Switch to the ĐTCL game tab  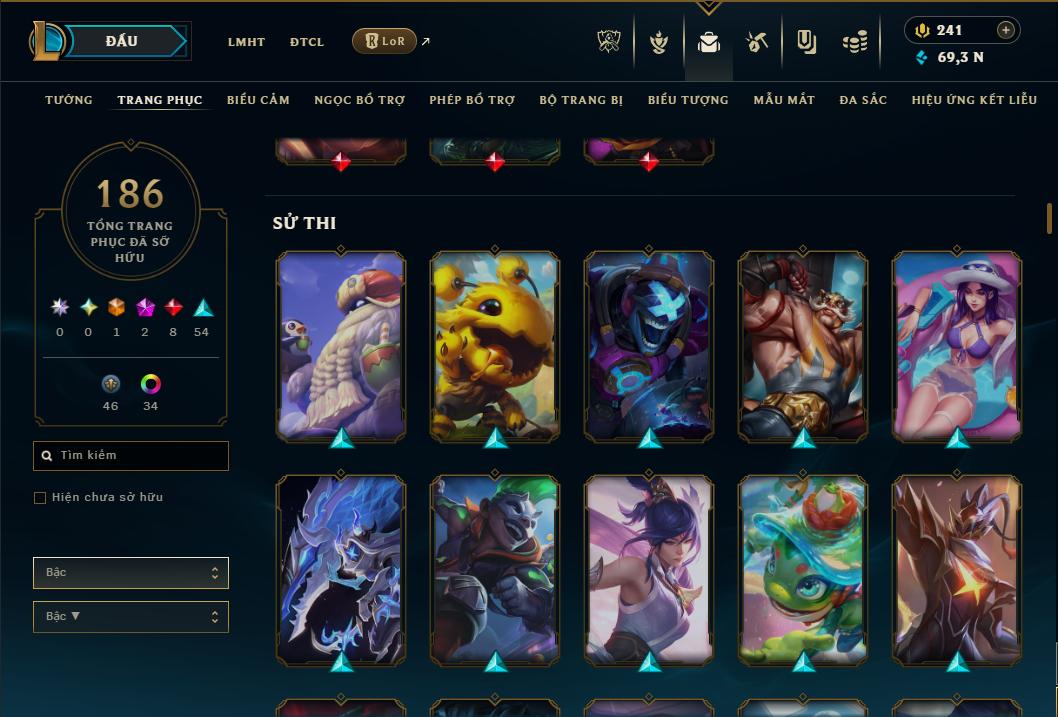pyautogui.click(x=307, y=42)
